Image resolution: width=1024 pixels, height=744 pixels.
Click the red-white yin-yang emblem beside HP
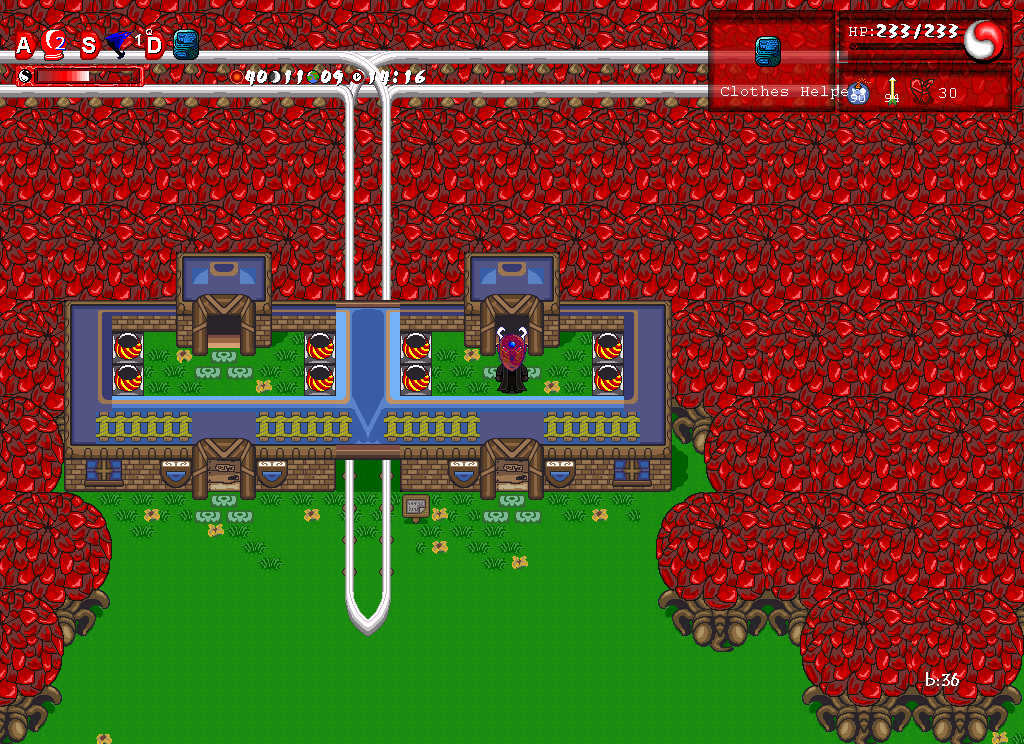[983, 41]
